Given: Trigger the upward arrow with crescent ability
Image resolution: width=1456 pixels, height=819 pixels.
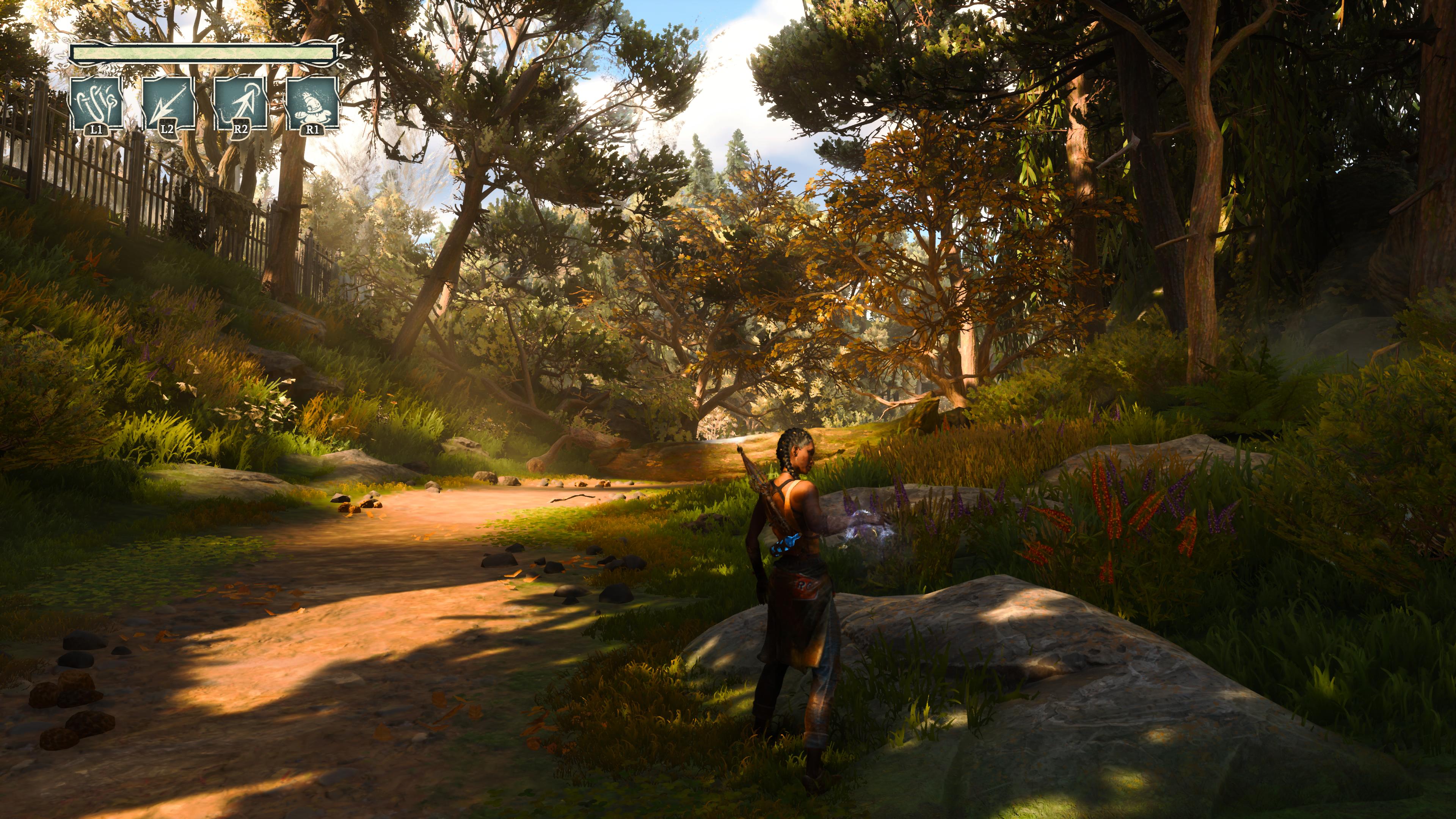Looking at the screenshot, I should click(240, 104).
